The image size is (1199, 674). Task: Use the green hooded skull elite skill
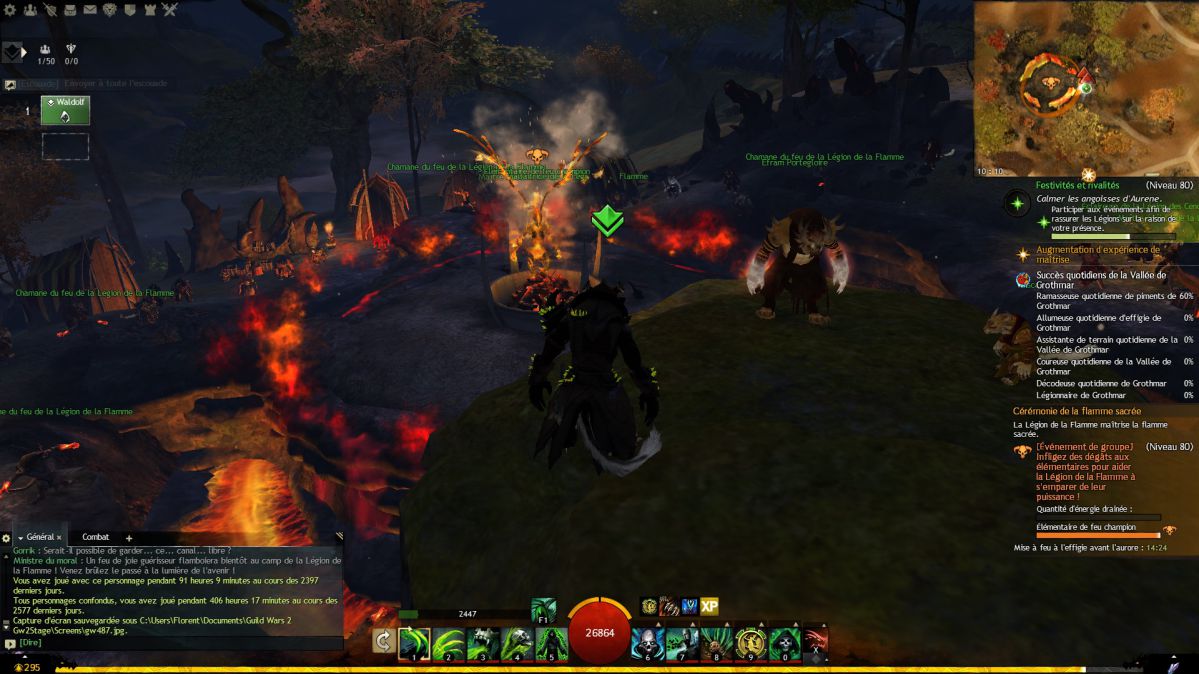click(783, 642)
